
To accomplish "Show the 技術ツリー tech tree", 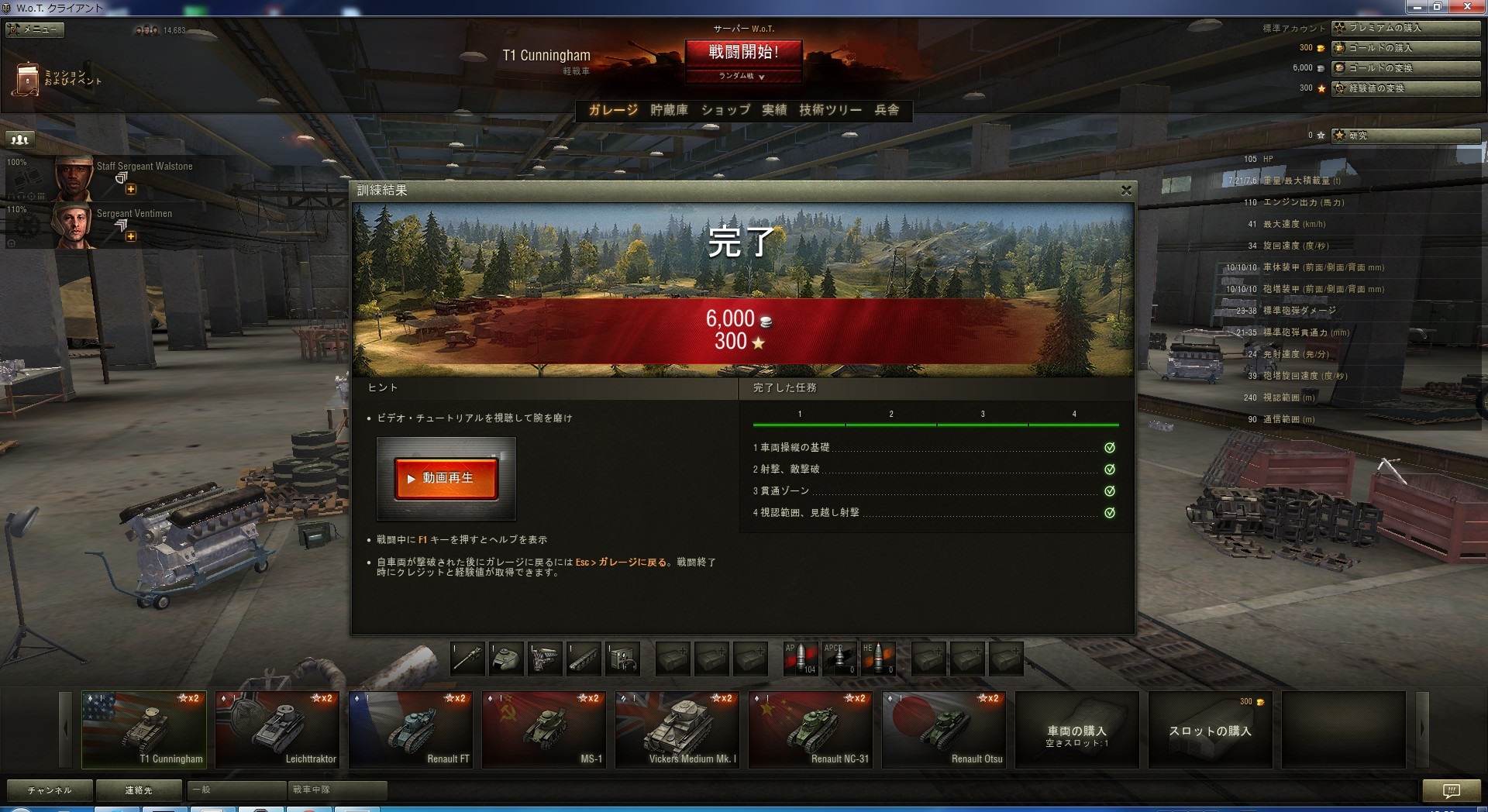I will (x=830, y=110).
